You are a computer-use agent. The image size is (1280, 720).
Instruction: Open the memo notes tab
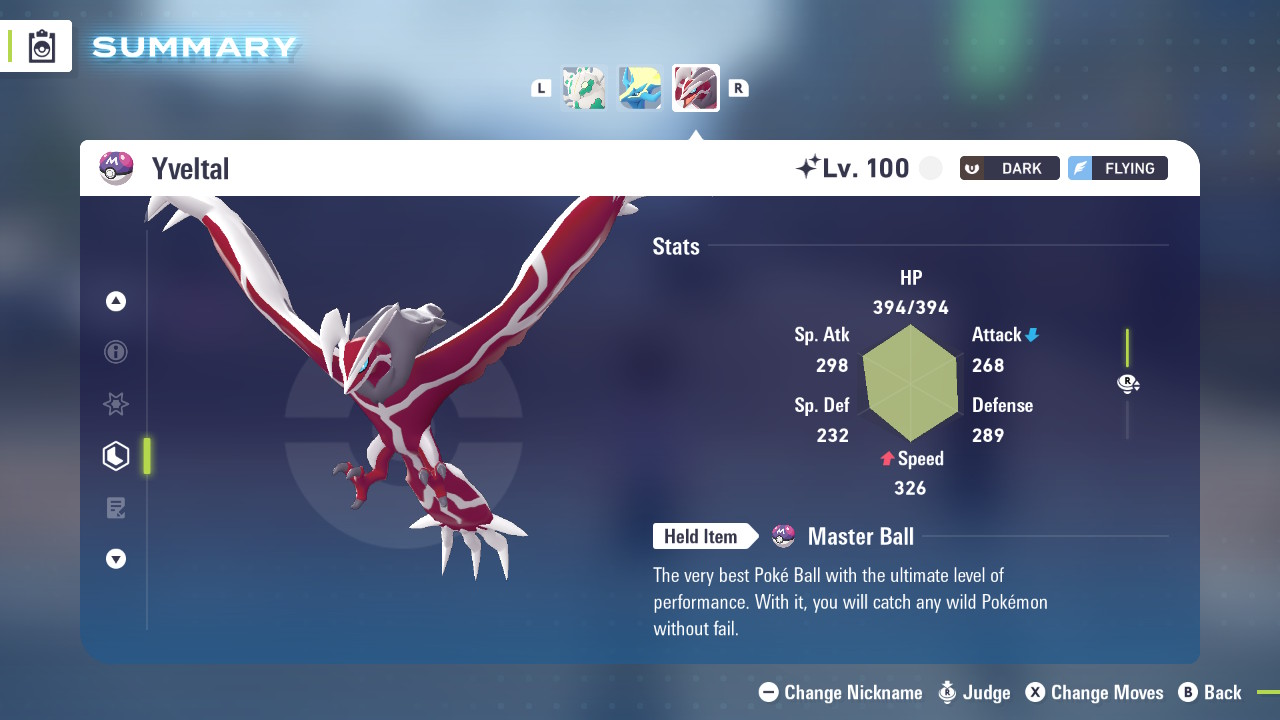(x=116, y=508)
